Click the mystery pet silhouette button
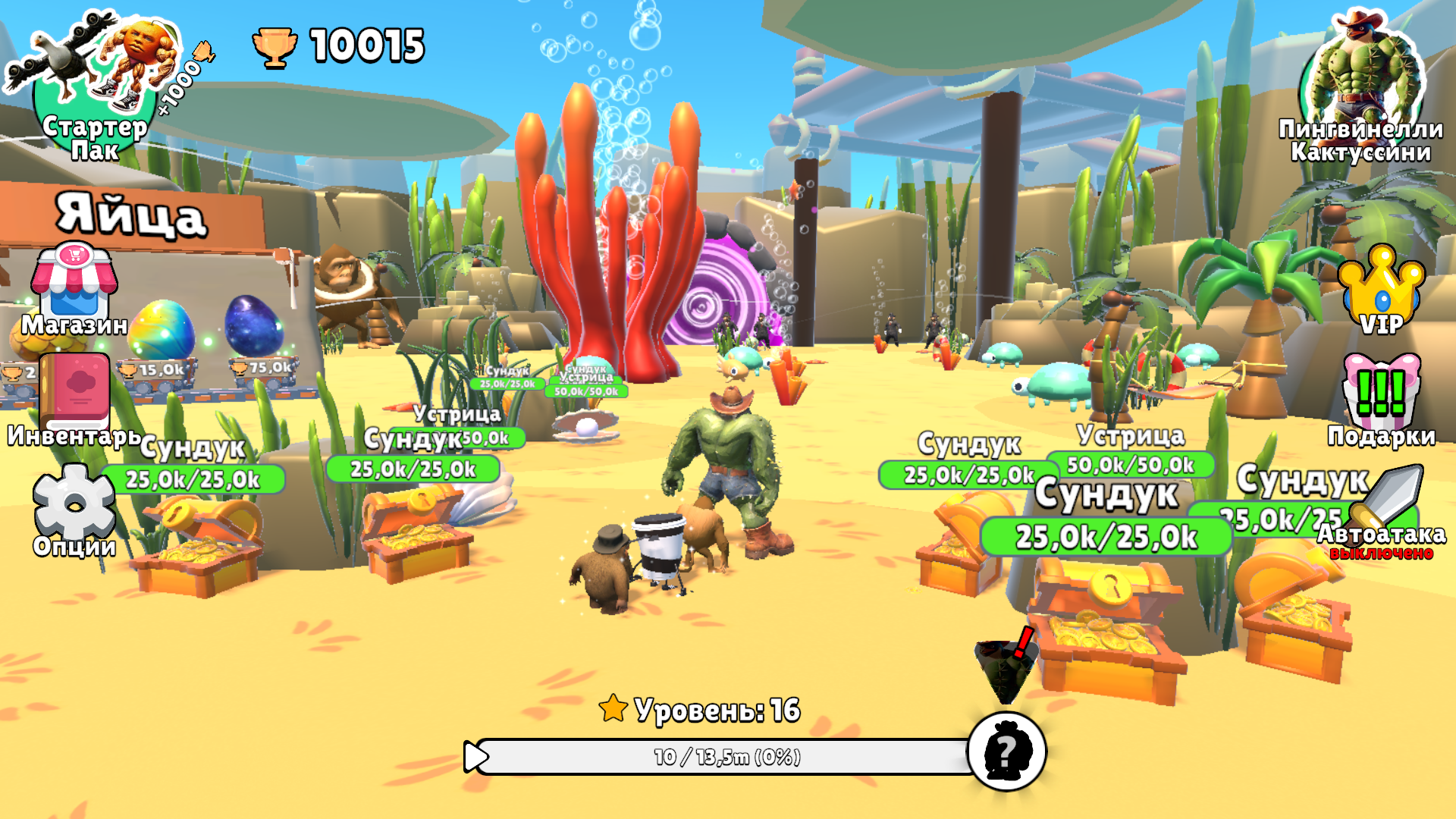This screenshot has height=819, width=1456. coord(1006,752)
